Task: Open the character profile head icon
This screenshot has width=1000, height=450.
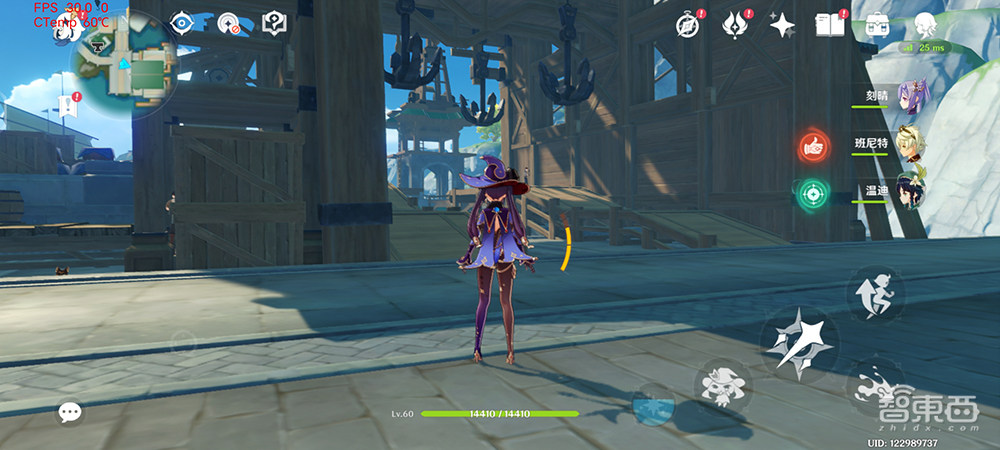Action: point(926,25)
